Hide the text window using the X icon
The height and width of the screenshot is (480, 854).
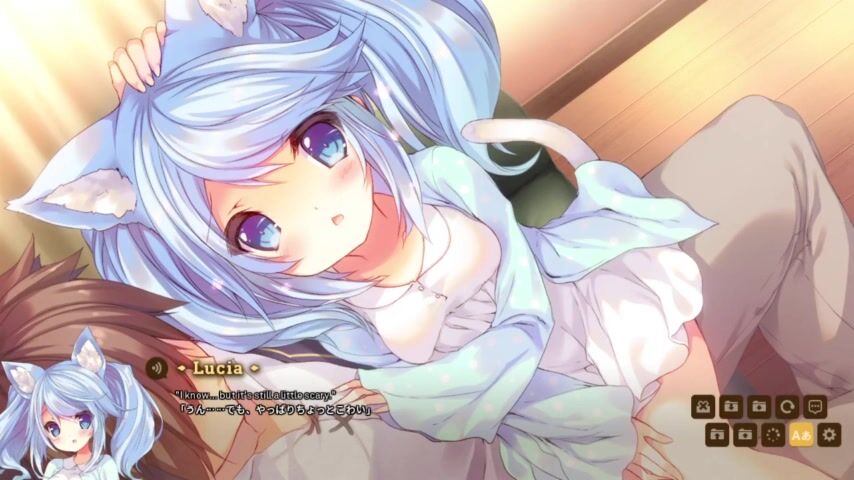(x=703, y=407)
